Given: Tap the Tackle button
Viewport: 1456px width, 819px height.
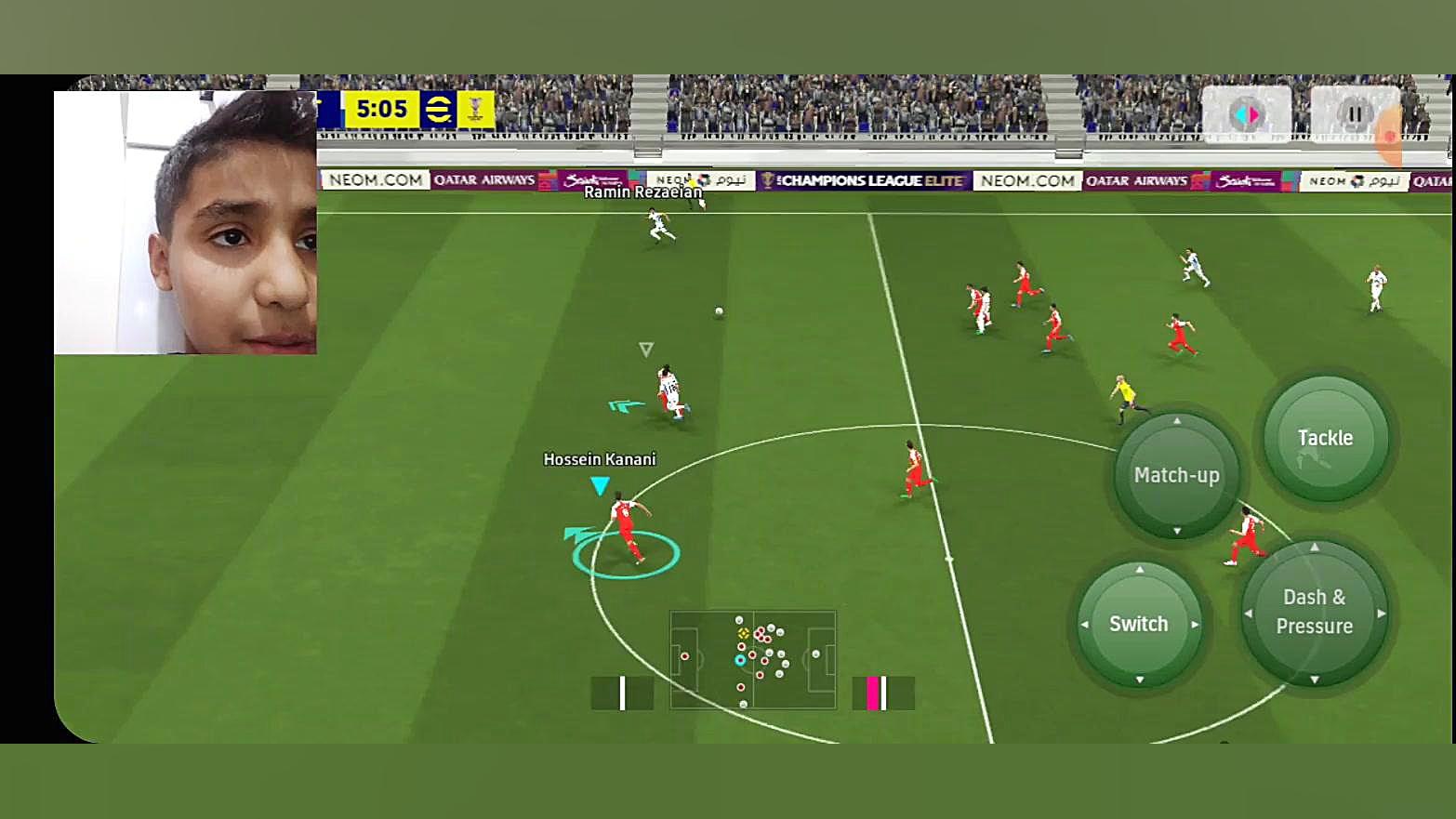Looking at the screenshot, I should [x=1325, y=439].
